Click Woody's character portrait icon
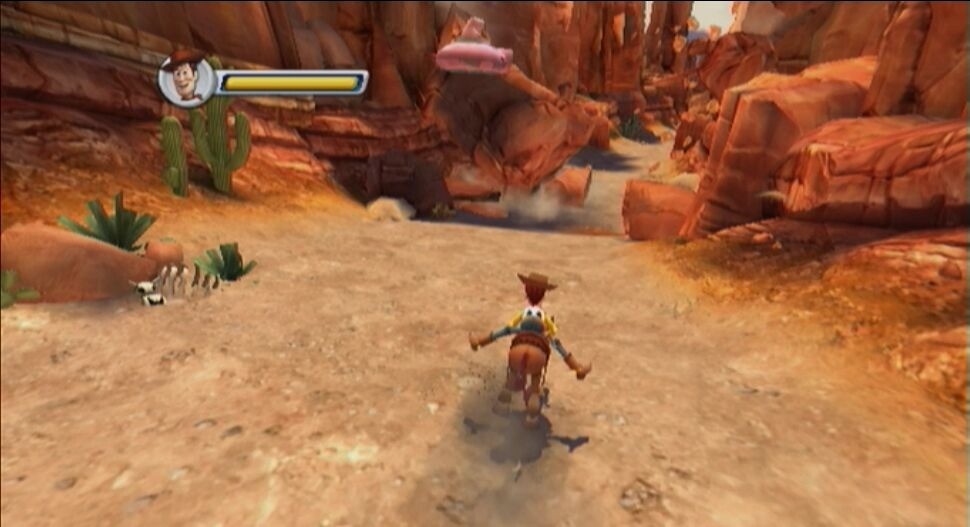This screenshot has height=527, width=970. (x=186, y=80)
